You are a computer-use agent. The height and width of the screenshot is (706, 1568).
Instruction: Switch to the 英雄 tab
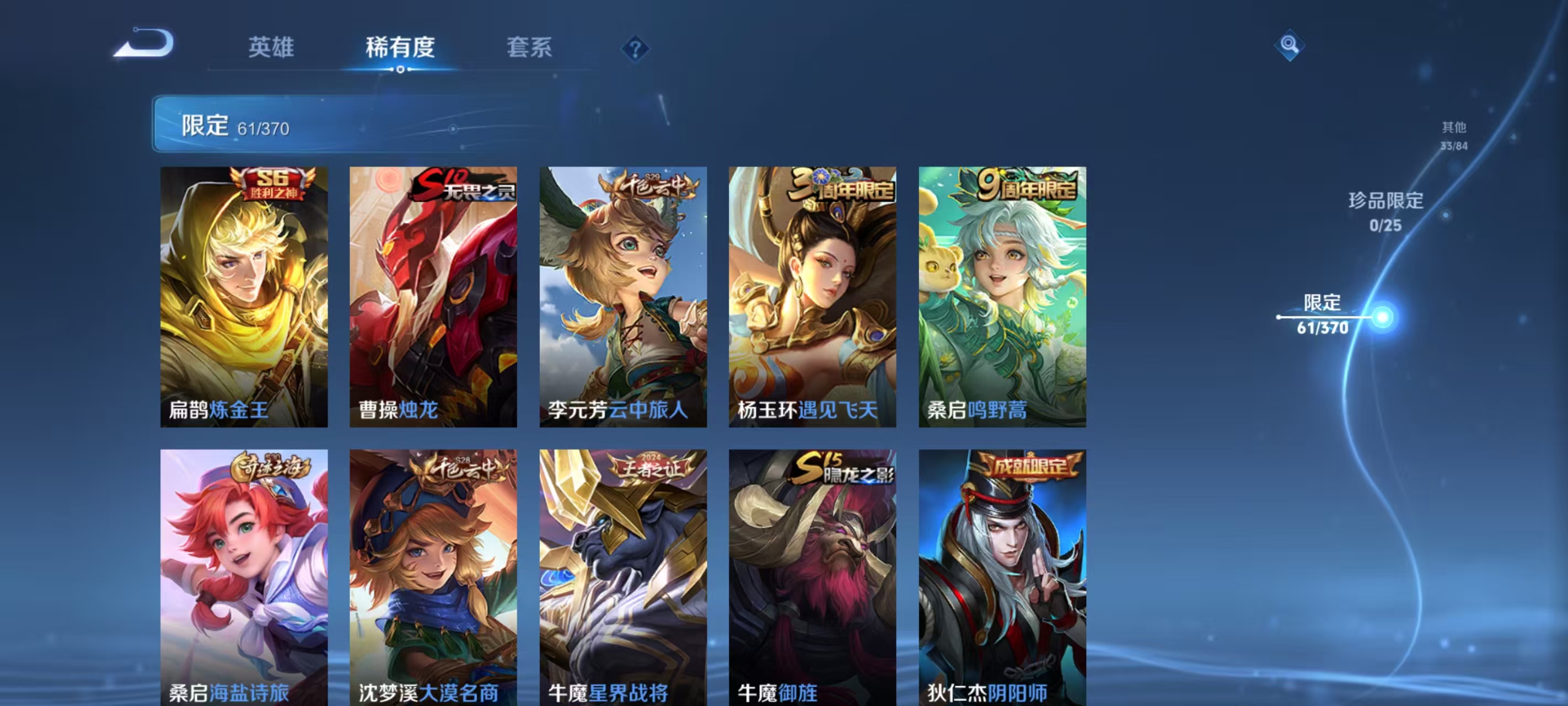(270, 48)
